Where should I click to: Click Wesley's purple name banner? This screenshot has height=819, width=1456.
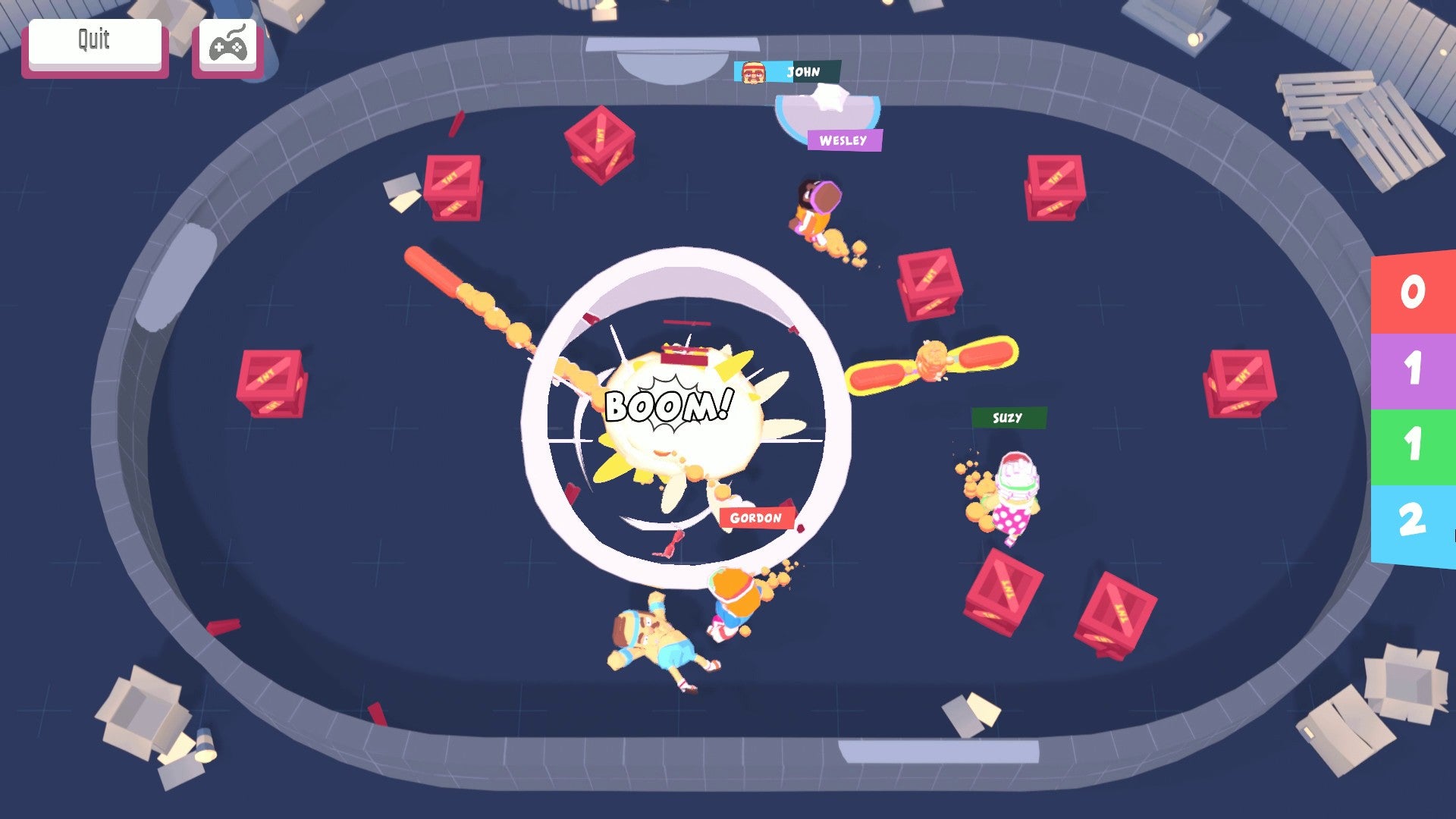(x=843, y=140)
